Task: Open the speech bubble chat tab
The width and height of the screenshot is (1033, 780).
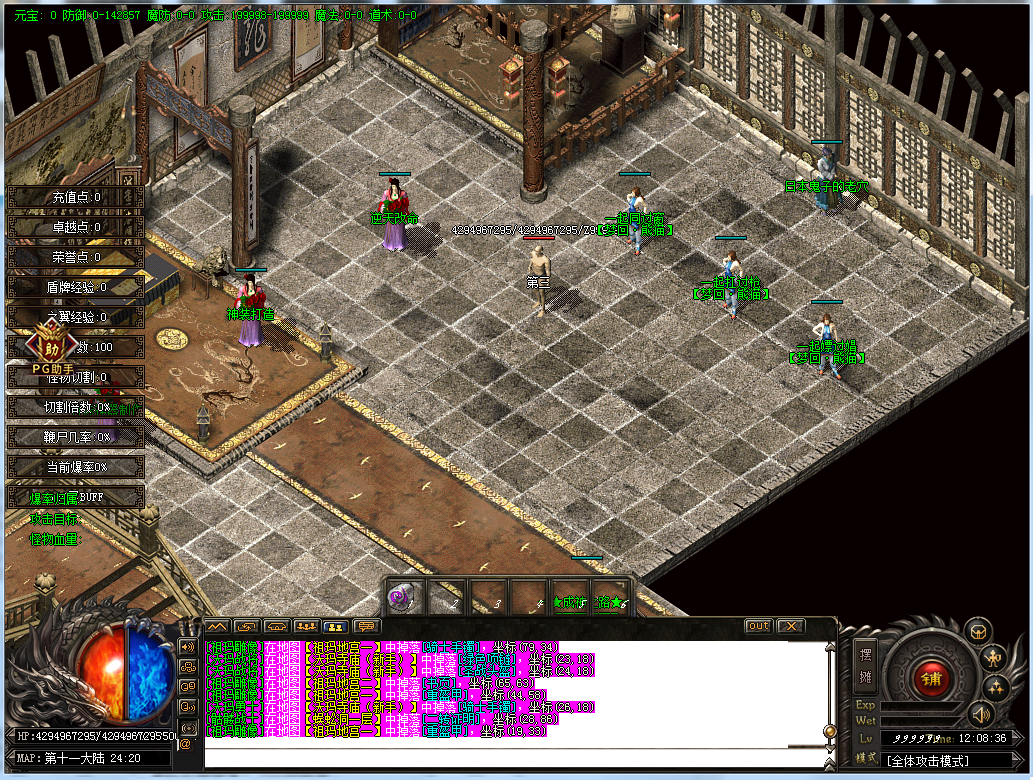Action: point(367,627)
